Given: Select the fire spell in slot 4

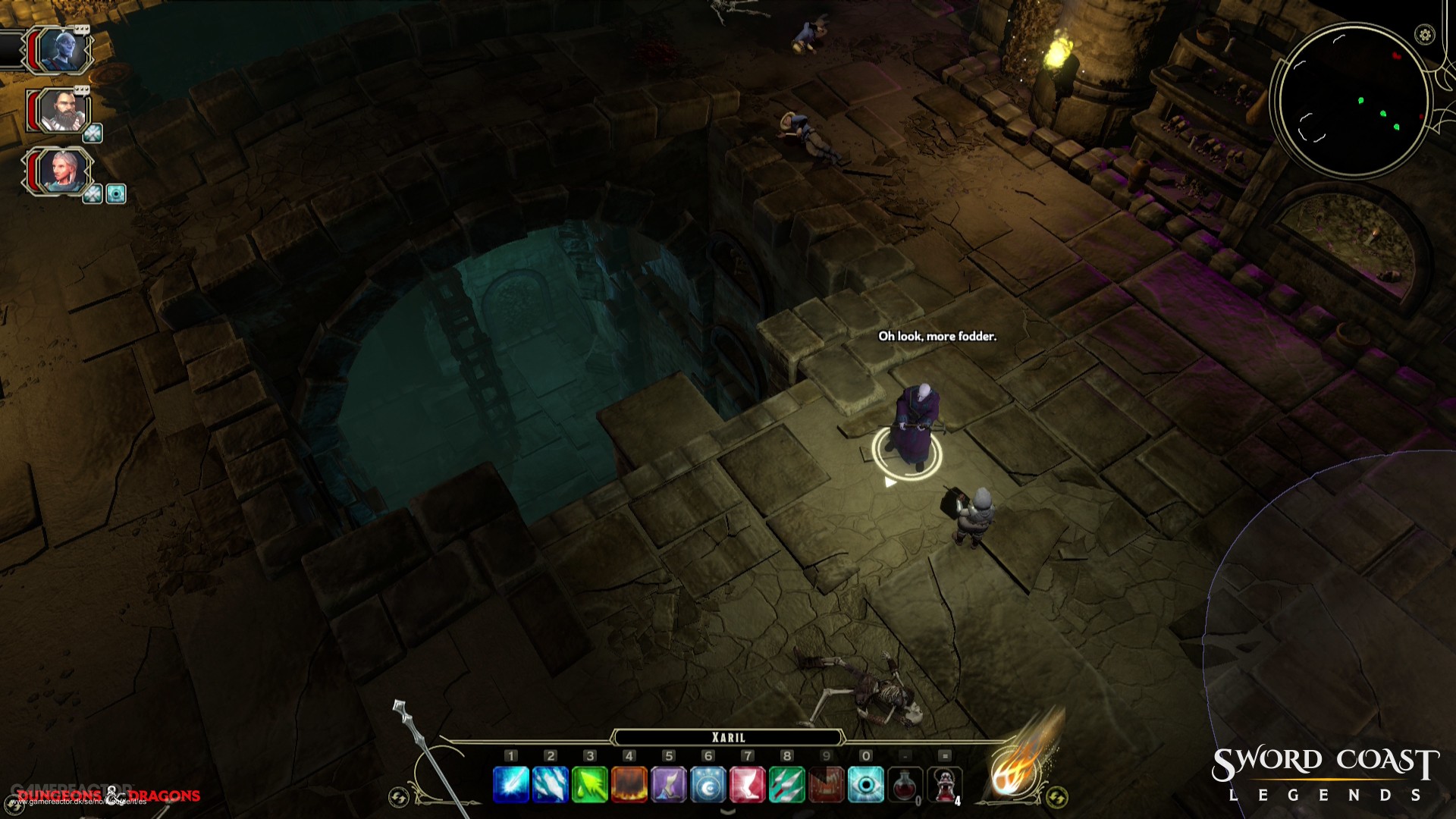Looking at the screenshot, I should (630, 784).
